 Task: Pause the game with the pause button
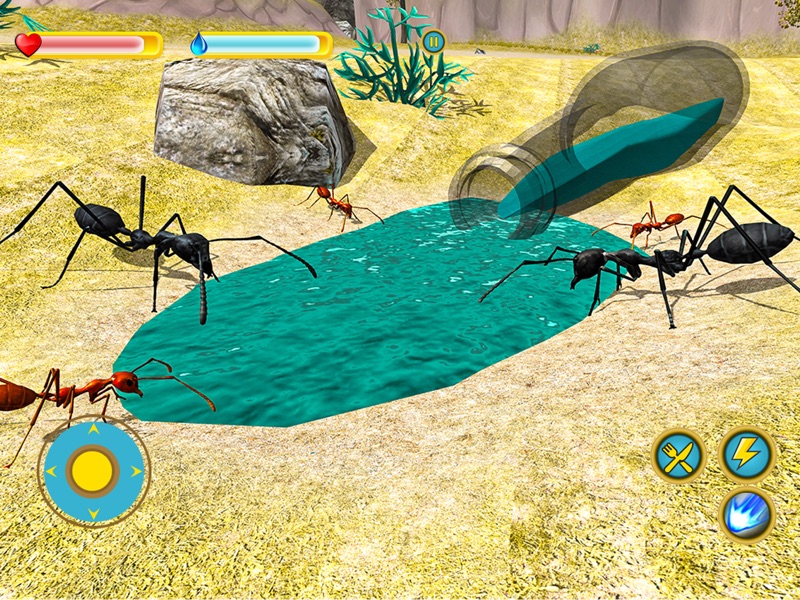pyautogui.click(x=433, y=42)
